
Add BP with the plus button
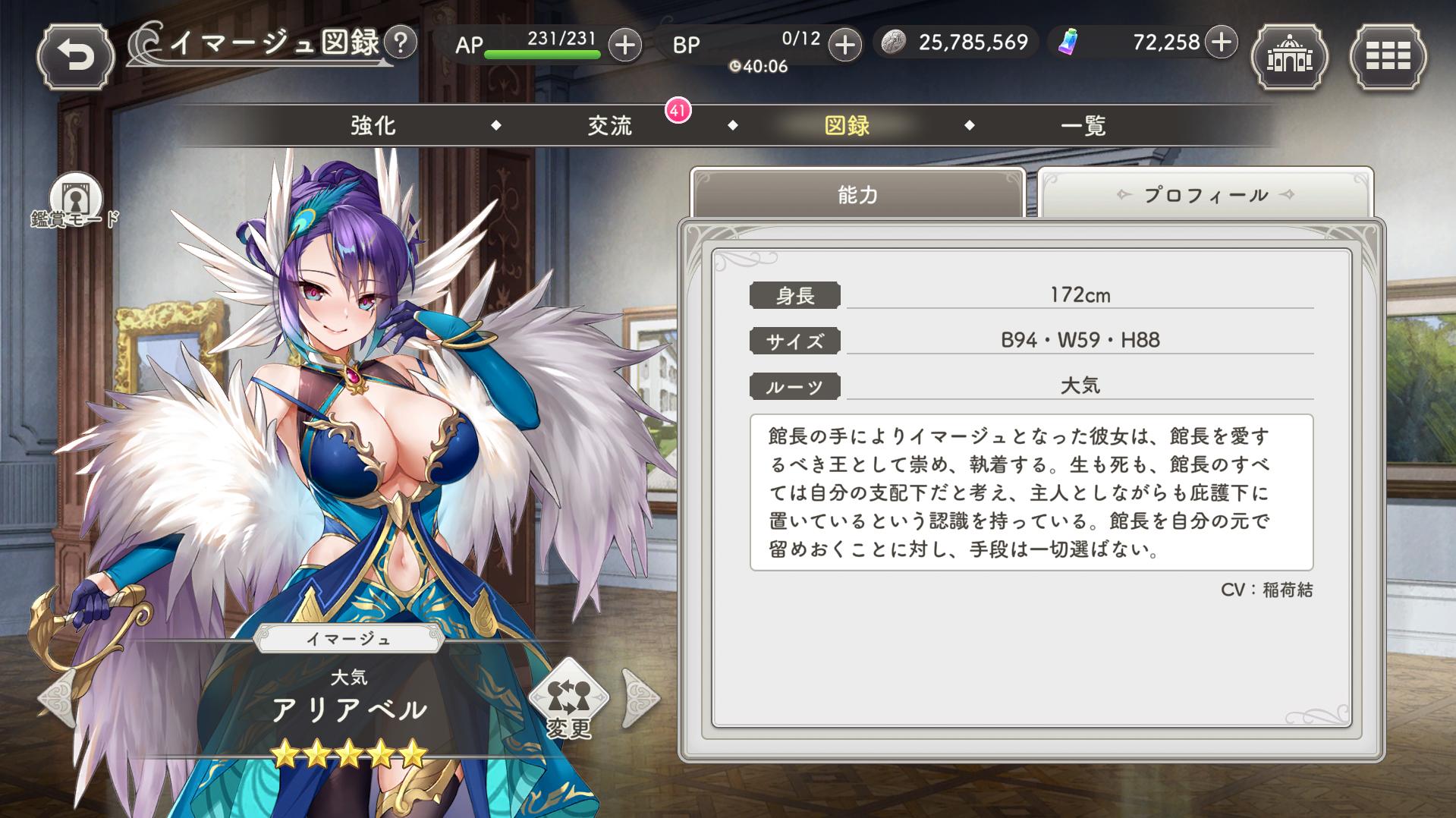click(844, 45)
